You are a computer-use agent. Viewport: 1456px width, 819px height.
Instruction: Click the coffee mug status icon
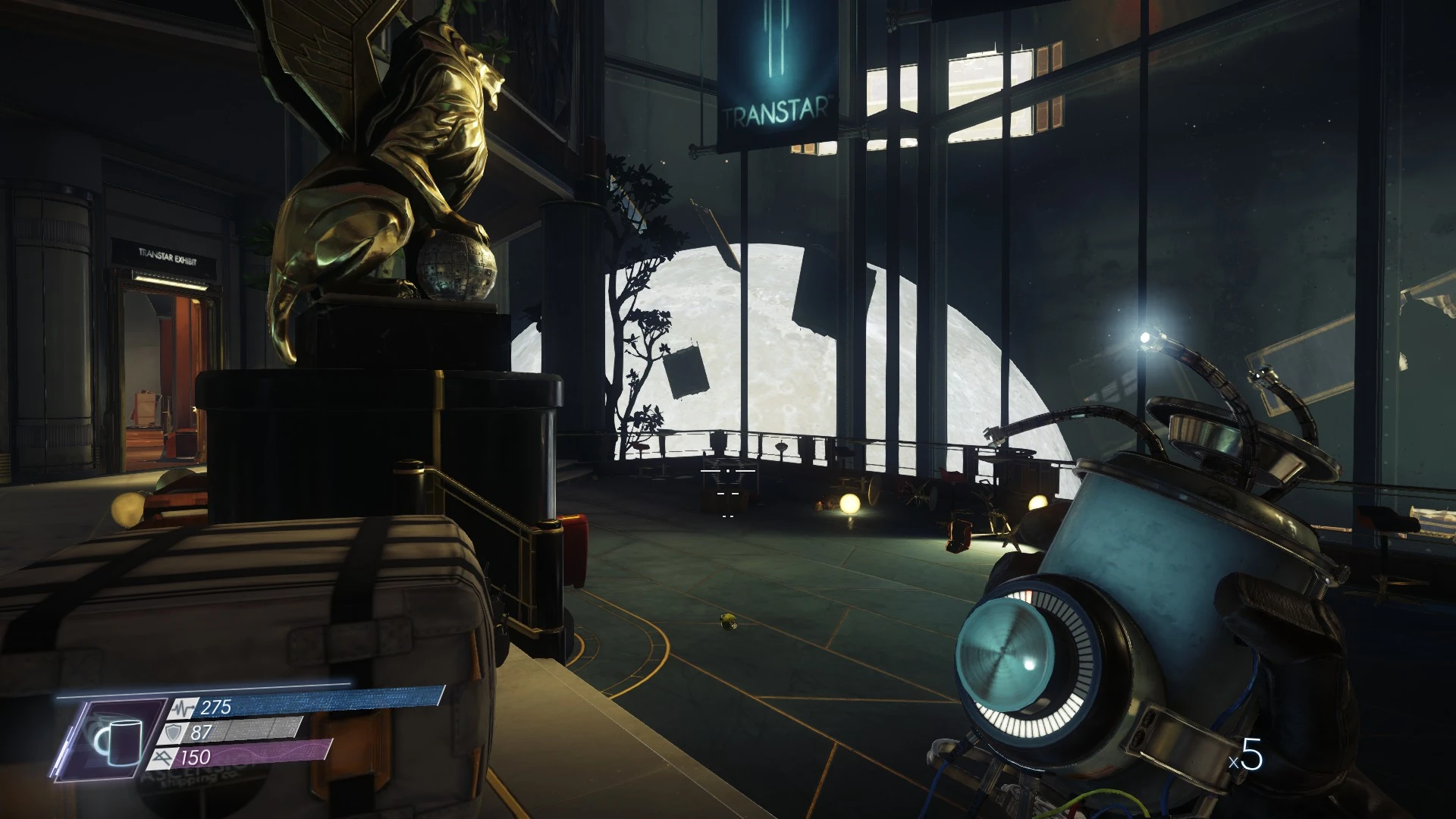[x=119, y=741]
